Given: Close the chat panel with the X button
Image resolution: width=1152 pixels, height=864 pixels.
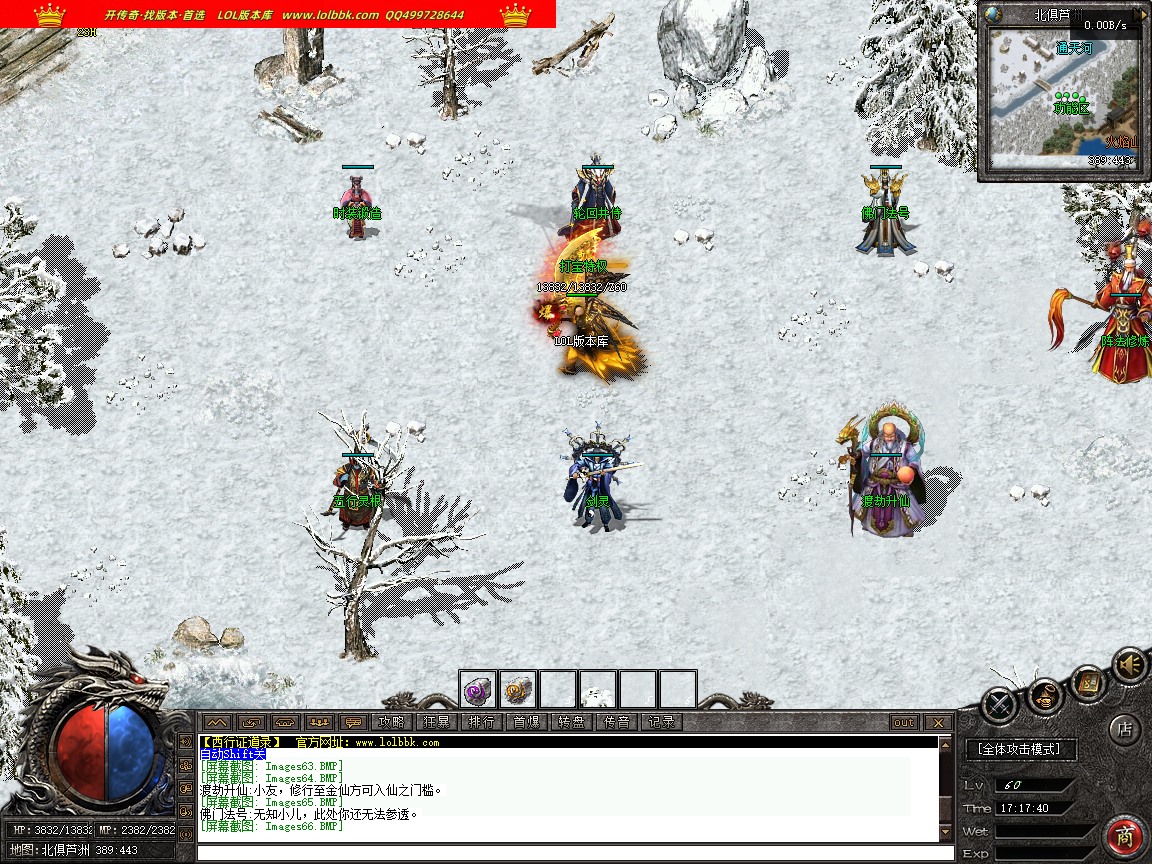Looking at the screenshot, I should [937, 722].
